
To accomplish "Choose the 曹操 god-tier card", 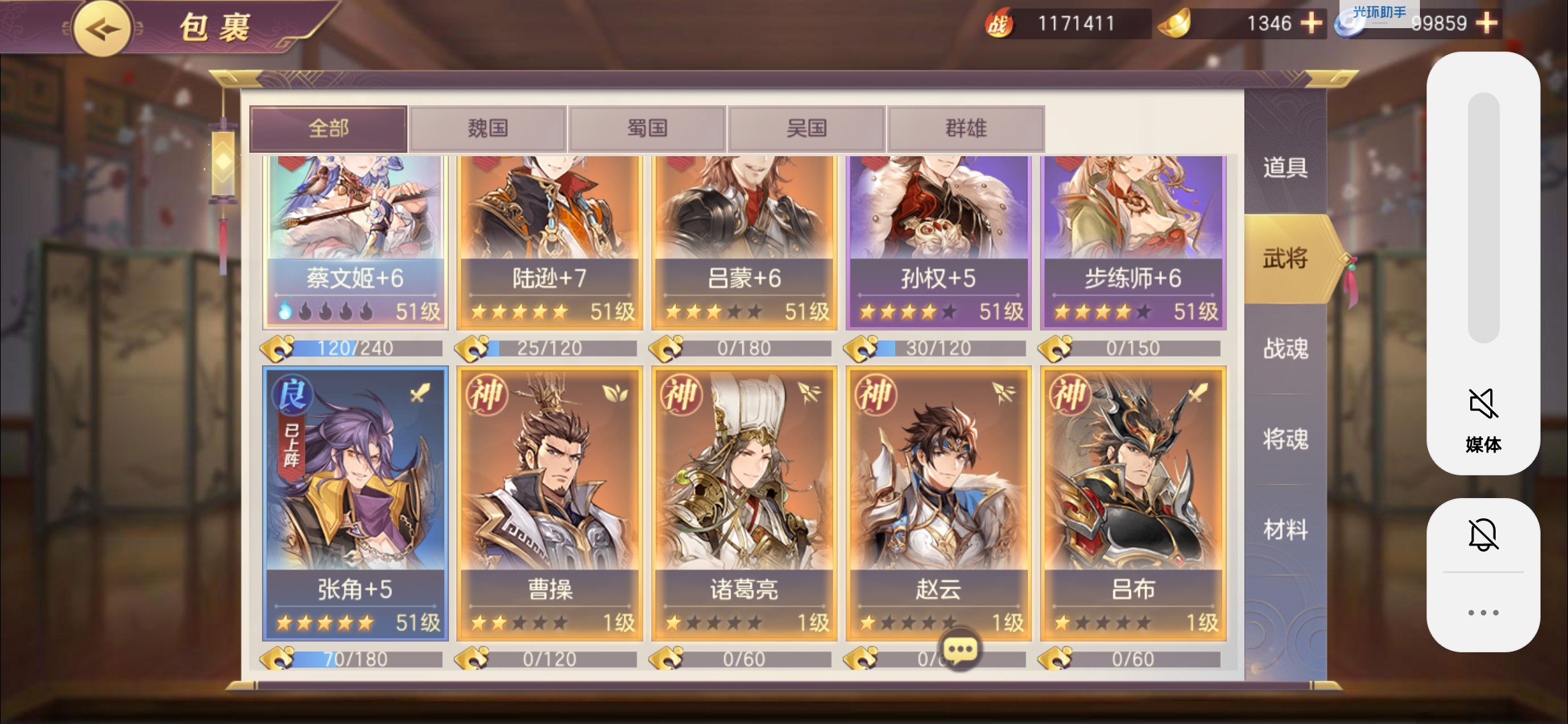I will [x=549, y=503].
